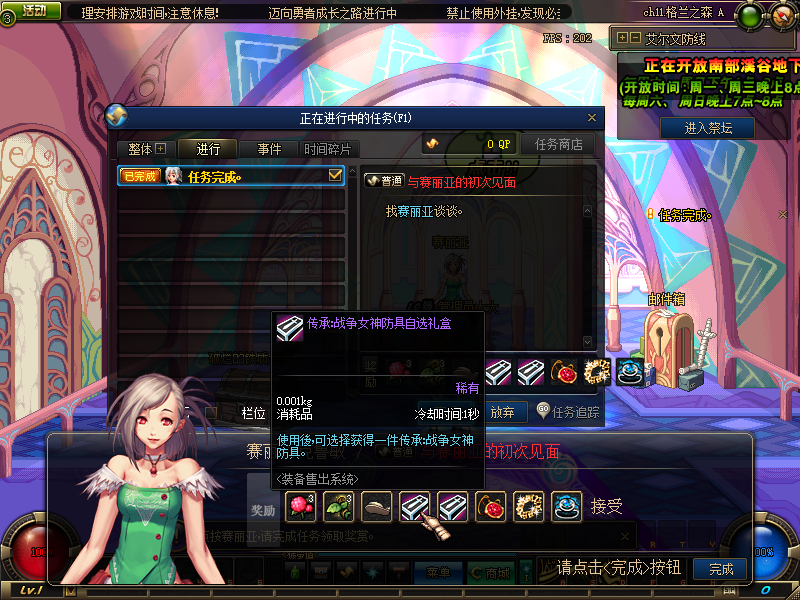The image size is (800, 600).
Task: Open the 事件 quest tab
Action: pos(269,149)
